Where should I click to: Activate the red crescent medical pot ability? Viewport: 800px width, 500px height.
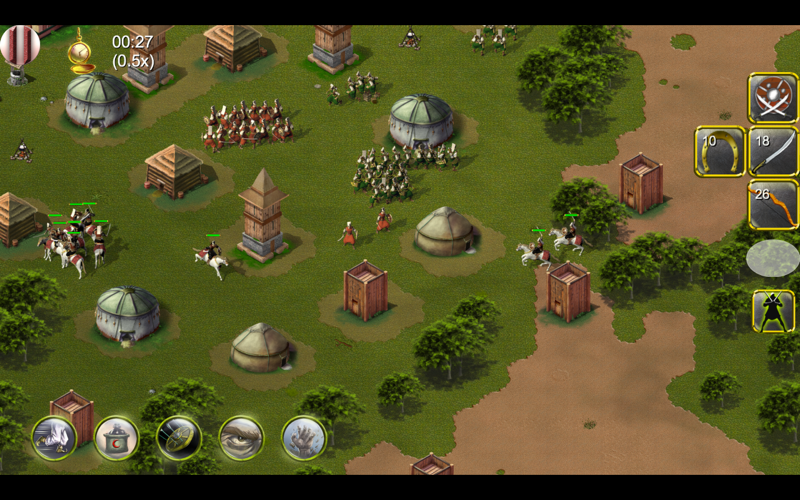tap(116, 437)
